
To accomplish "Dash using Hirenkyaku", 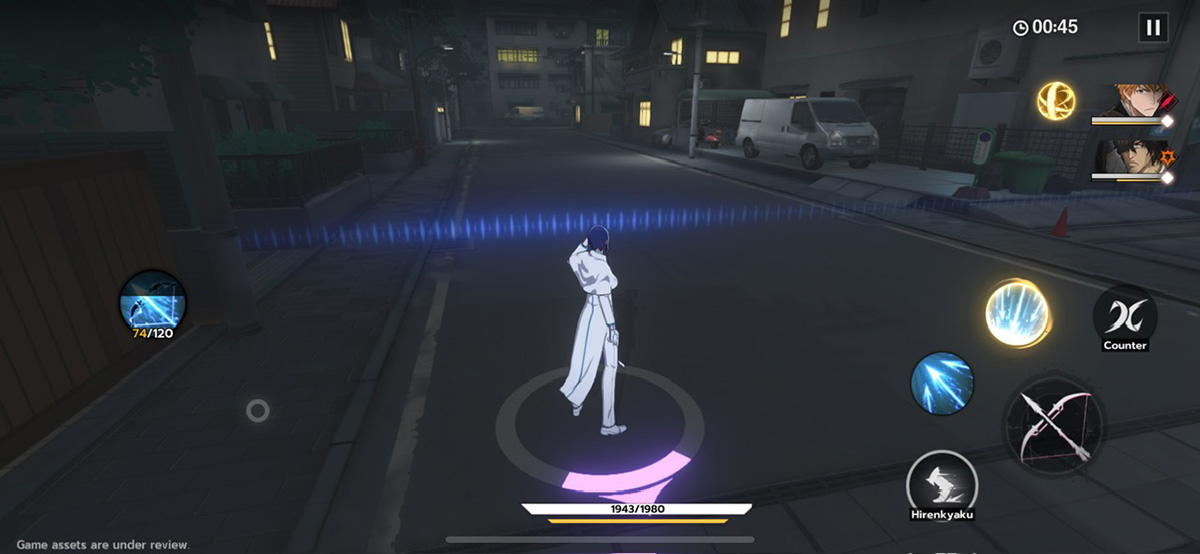I will pos(941,483).
